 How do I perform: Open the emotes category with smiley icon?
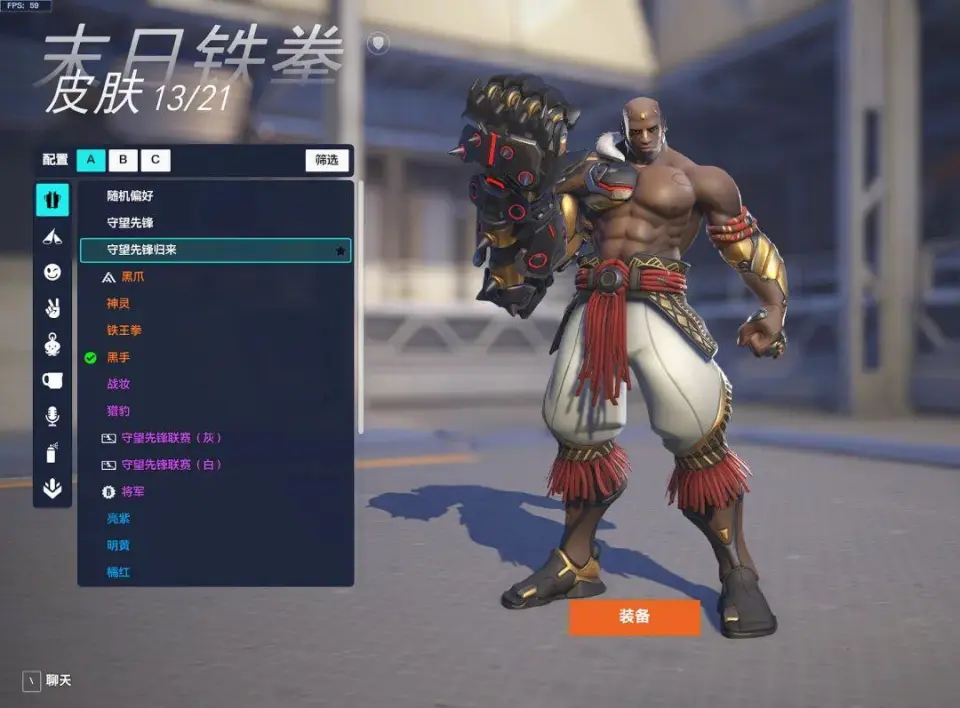pyautogui.click(x=53, y=272)
